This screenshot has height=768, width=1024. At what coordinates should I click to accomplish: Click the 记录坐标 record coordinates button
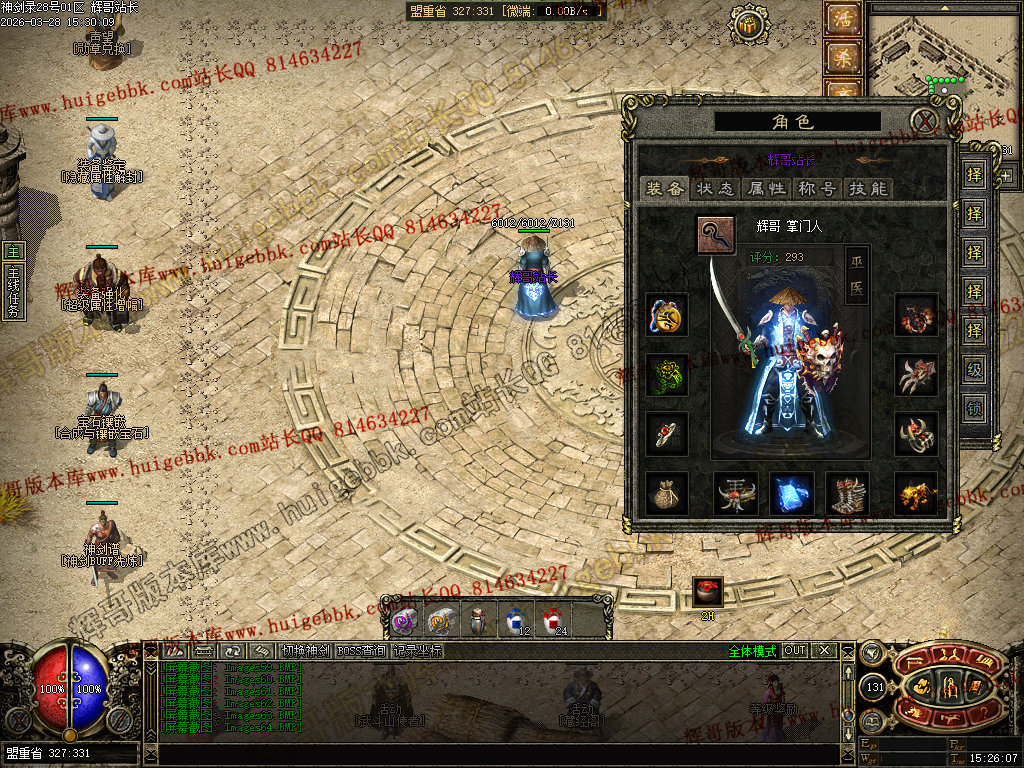[417, 651]
